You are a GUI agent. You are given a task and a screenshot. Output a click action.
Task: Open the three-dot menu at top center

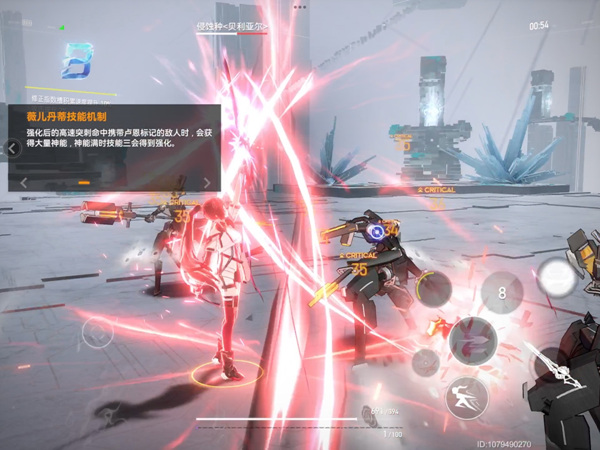(301, 6)
